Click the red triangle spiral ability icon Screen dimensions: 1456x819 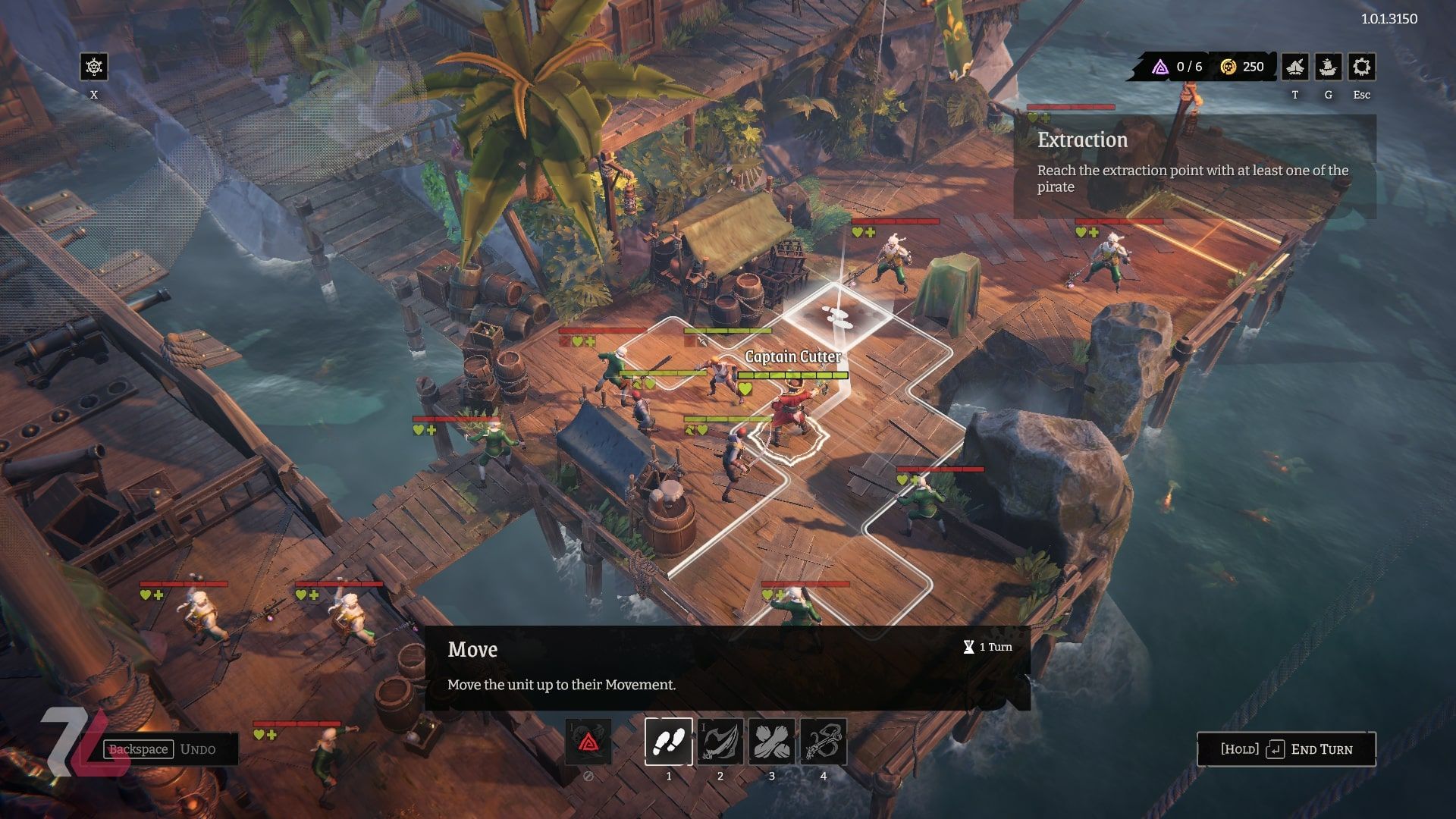pyautogui.click(x=588, y=741)
